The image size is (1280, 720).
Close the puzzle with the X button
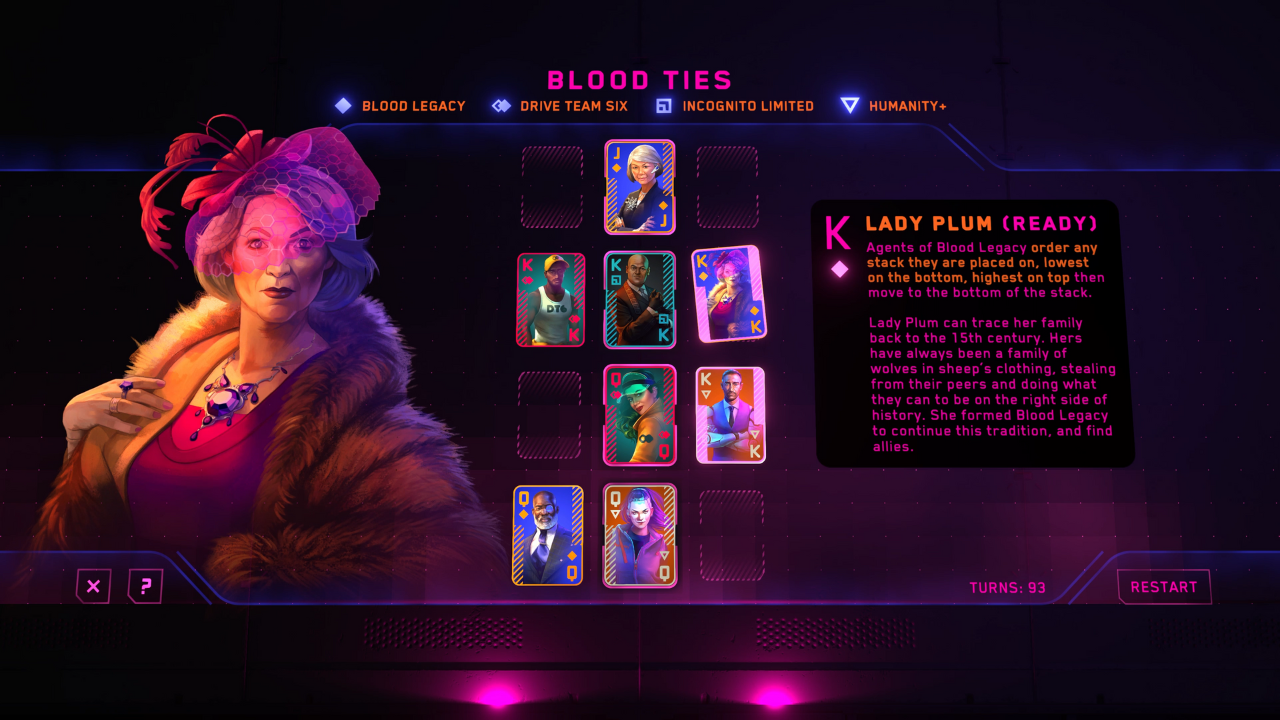93,586
